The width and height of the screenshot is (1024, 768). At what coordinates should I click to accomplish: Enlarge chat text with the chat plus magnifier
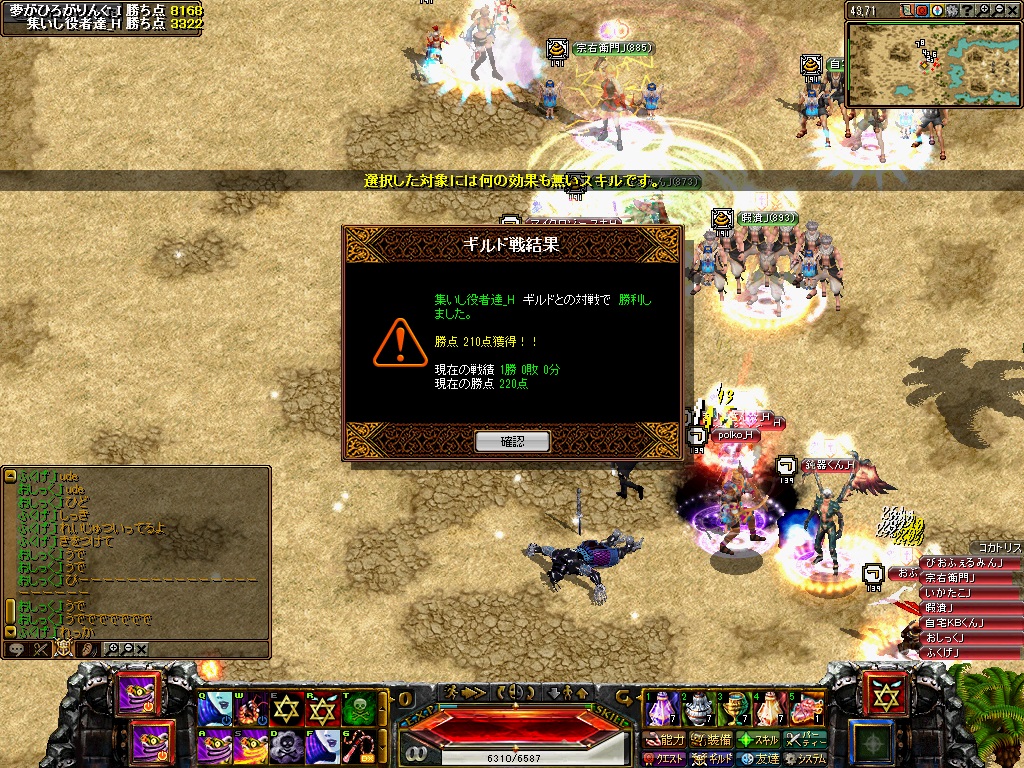[112, 649]
